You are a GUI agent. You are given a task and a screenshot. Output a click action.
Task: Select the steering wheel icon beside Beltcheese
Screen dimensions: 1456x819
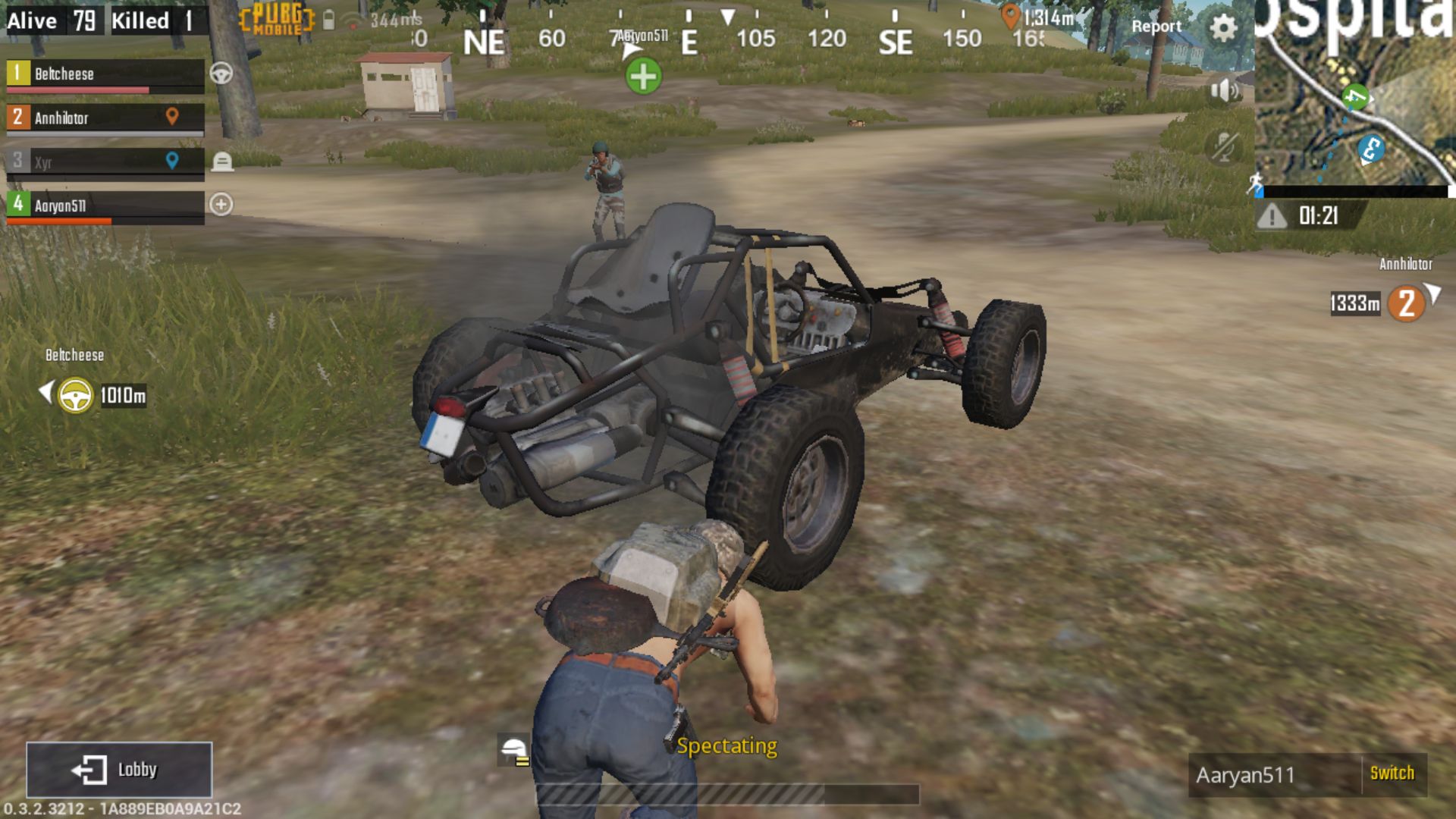pos(222,74)
